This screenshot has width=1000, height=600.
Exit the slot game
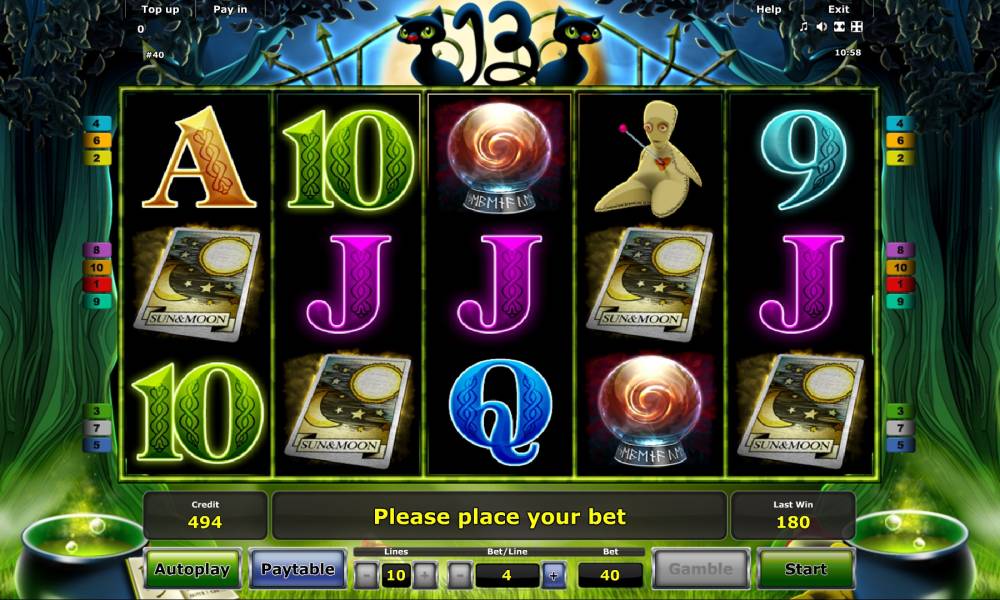tap(838, 9)
